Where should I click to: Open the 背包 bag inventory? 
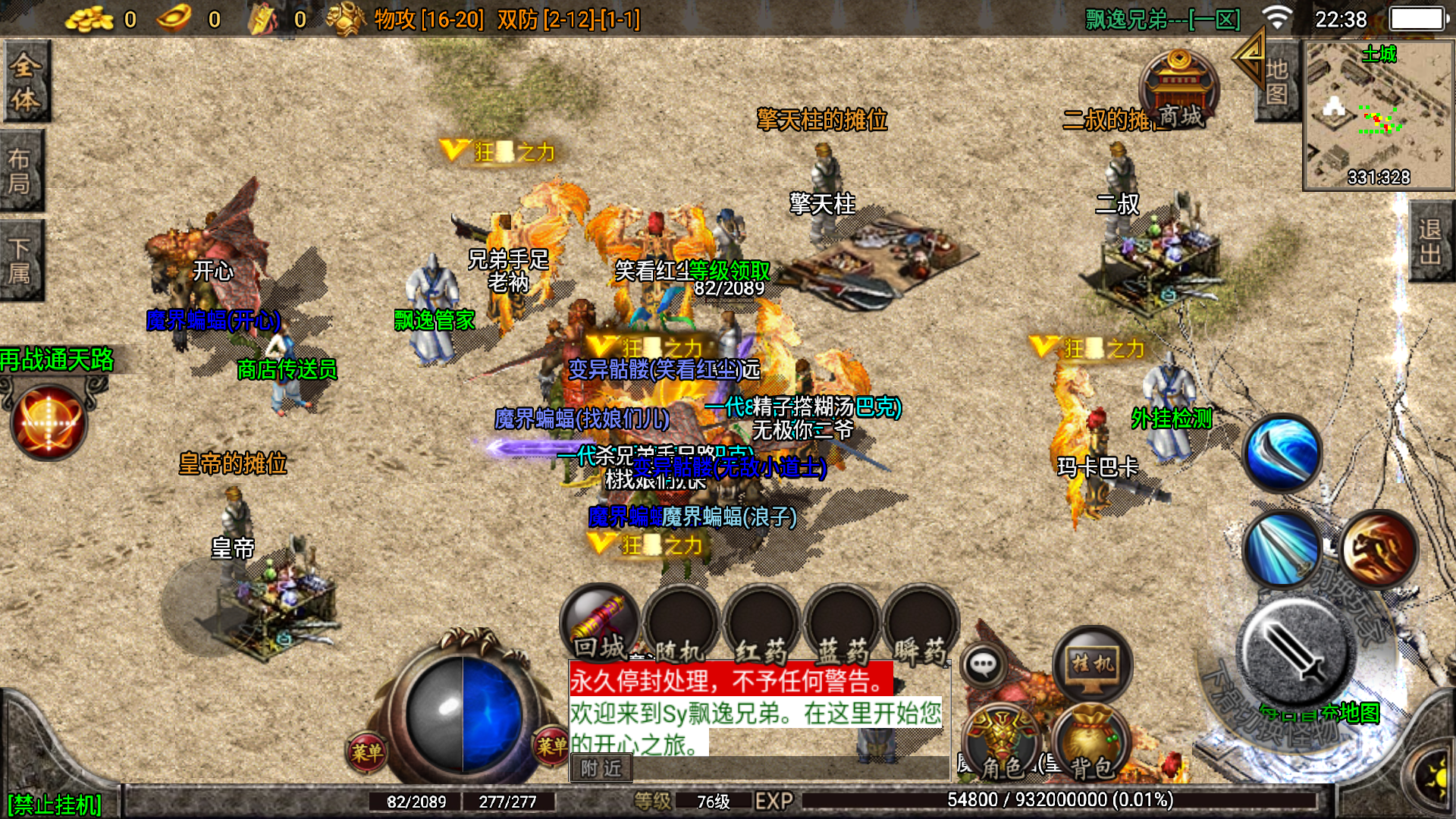1090,745
